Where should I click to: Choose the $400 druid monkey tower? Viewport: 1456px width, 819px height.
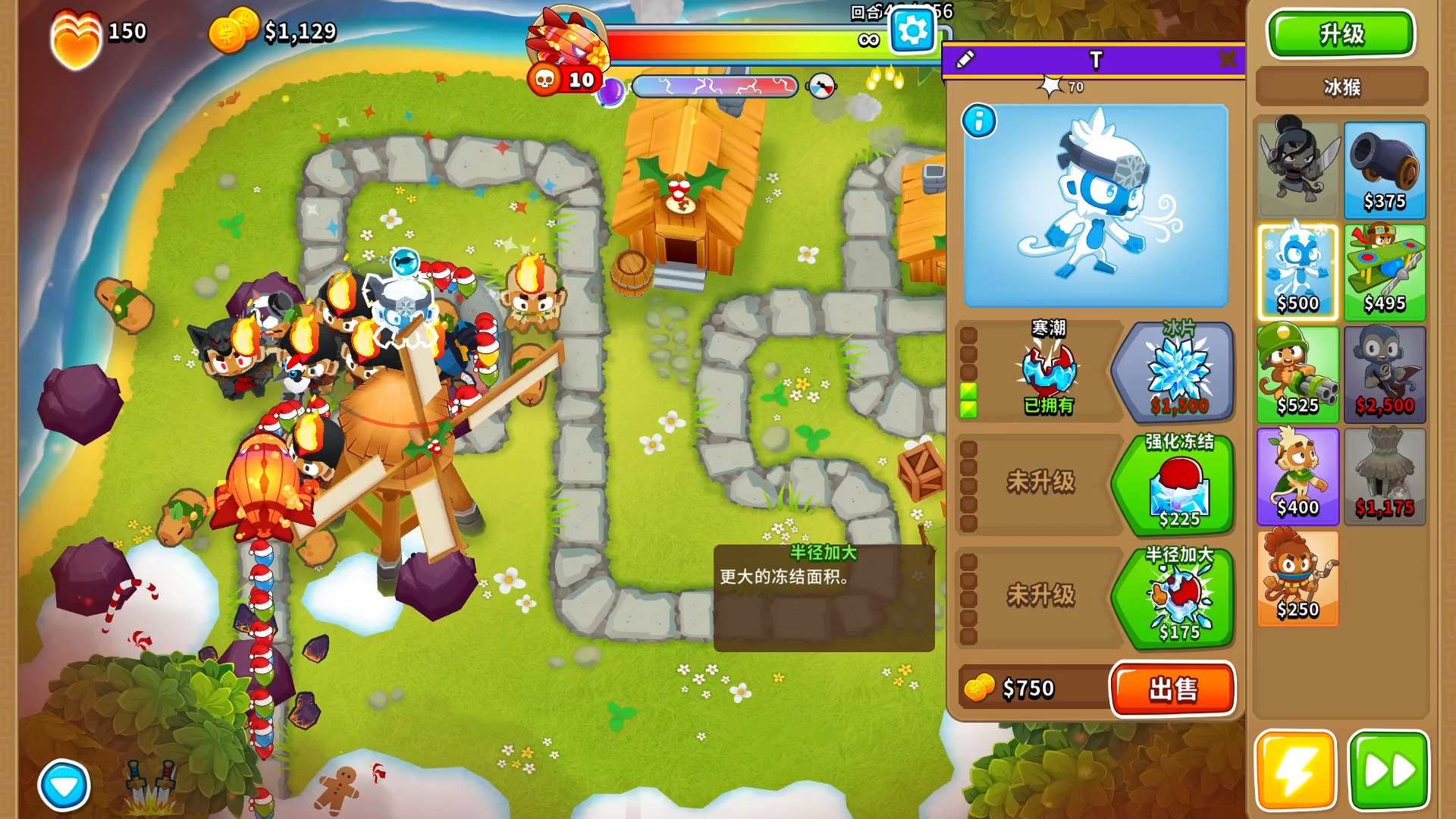(x=1298, y=476)
